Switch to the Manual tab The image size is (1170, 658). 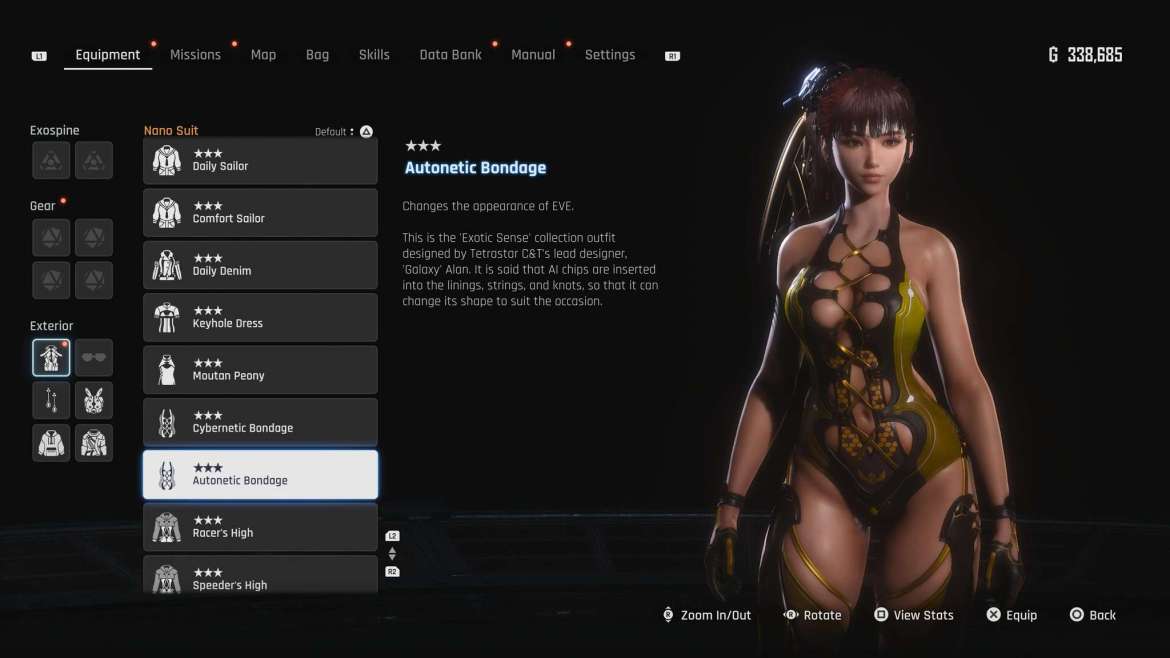pos(533,55)
